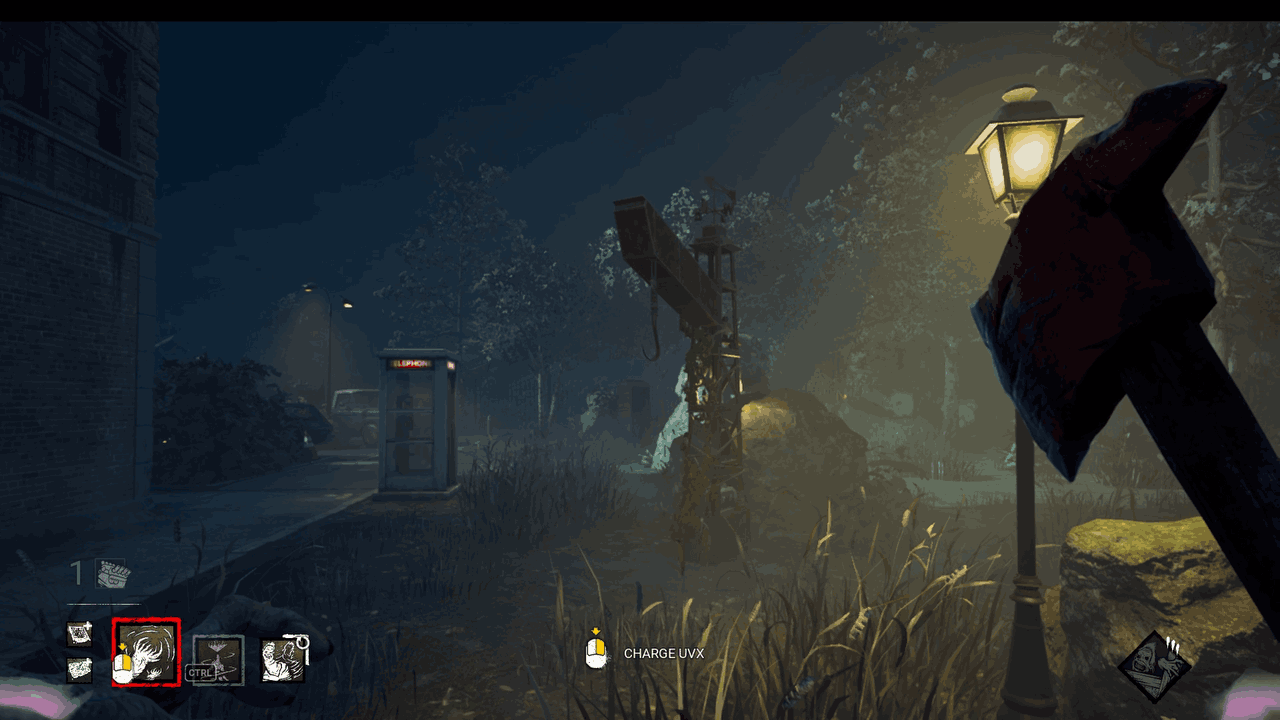Click the mouse-button prompt icon
This screenshot has width=1280, height=720.
[596, 653]
